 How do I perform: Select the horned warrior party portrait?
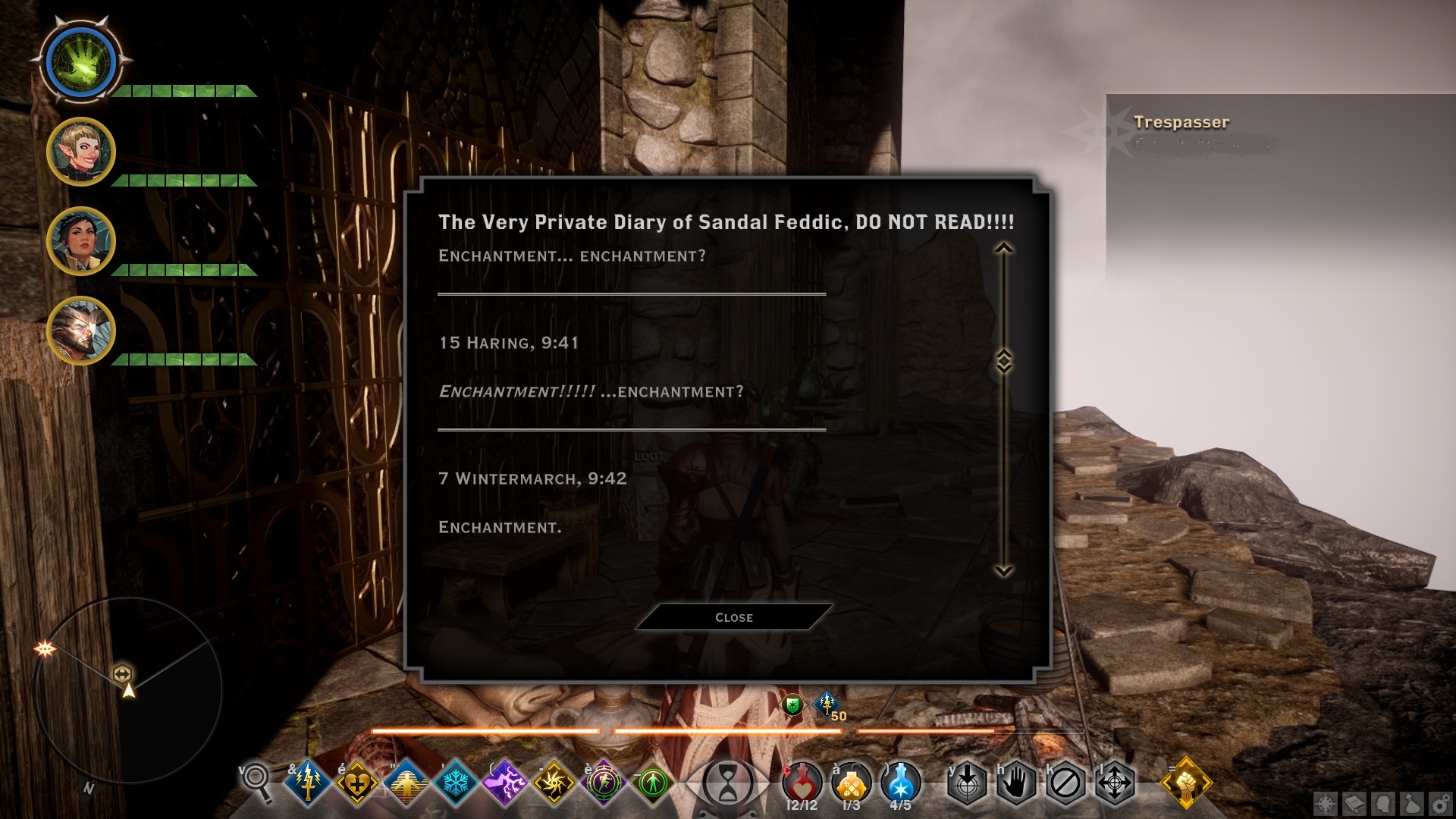(80, 331)
